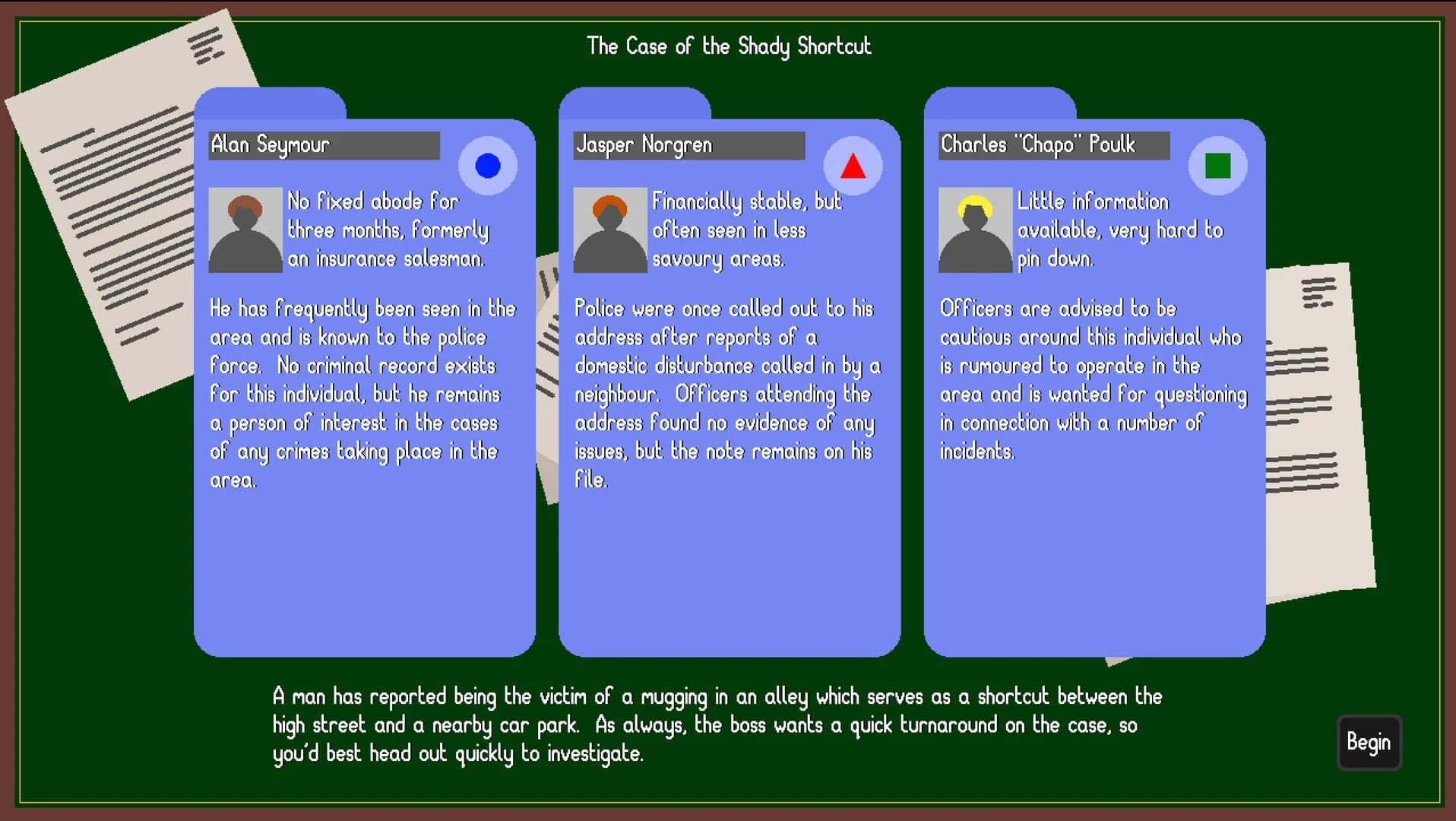Select Jasper Norgren's portrait photo

[x=609, y=229]
